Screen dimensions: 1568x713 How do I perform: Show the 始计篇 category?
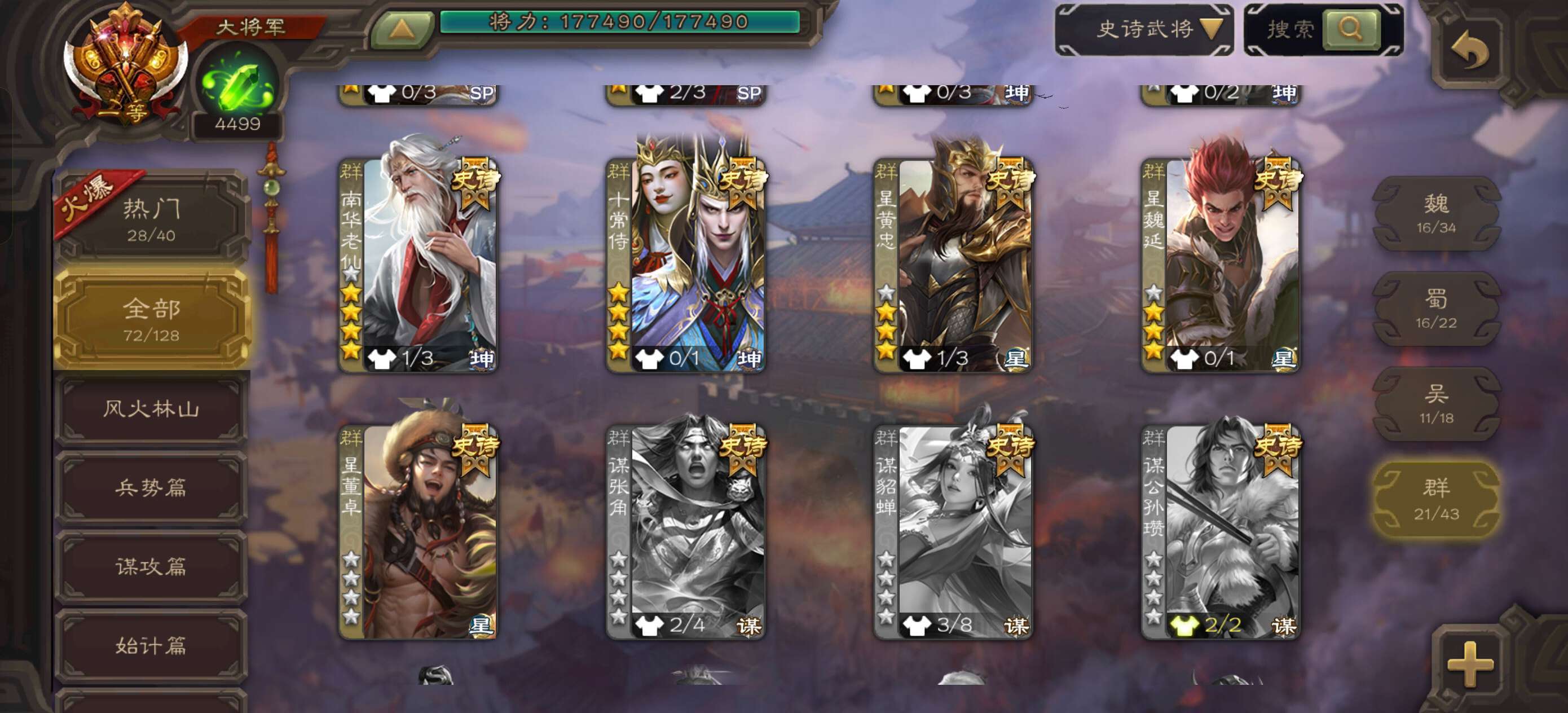point(151,645)
